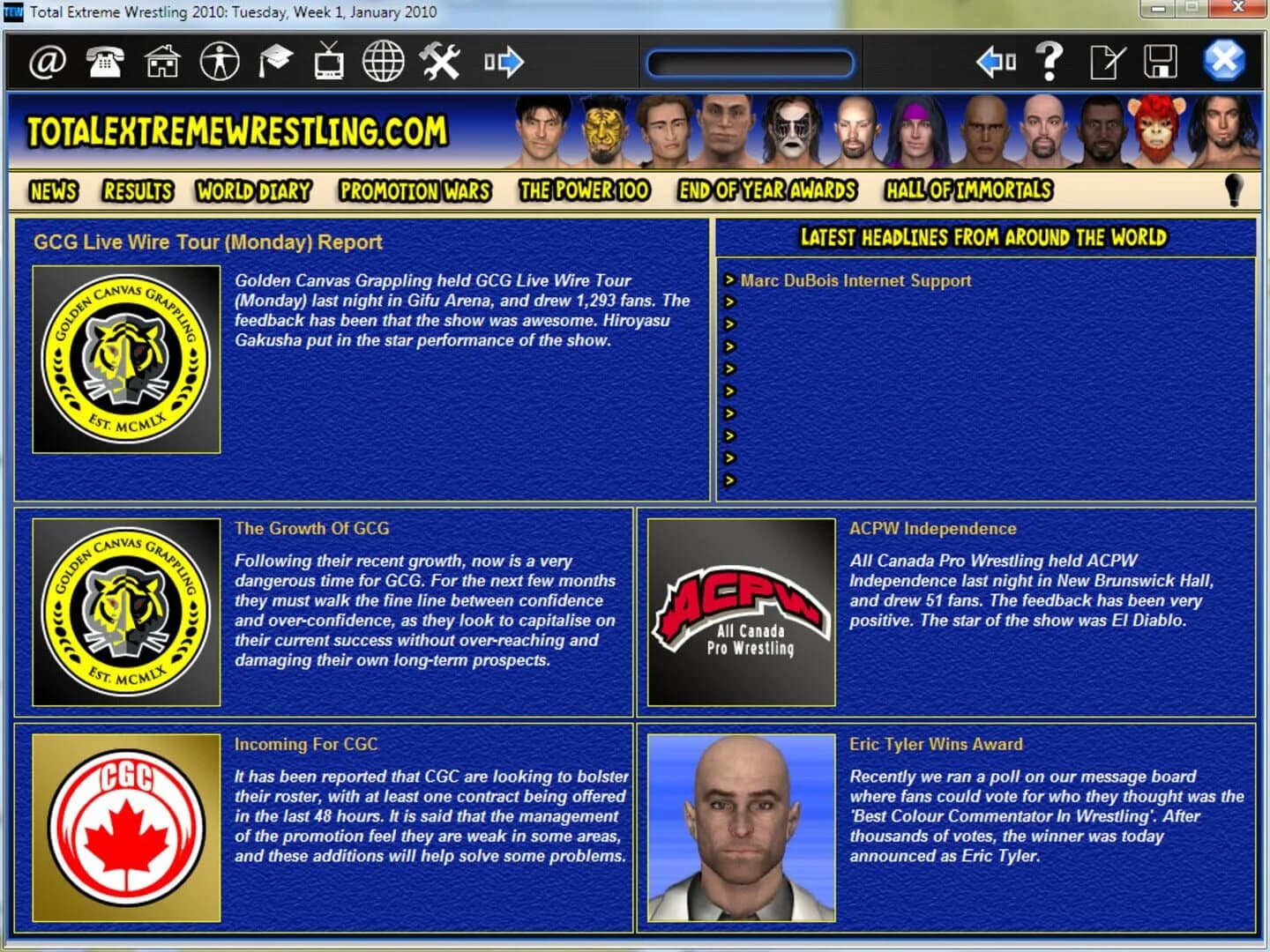Open the help question mark
Viewport: 1270px width, 952px height.
click(1050, 62)
